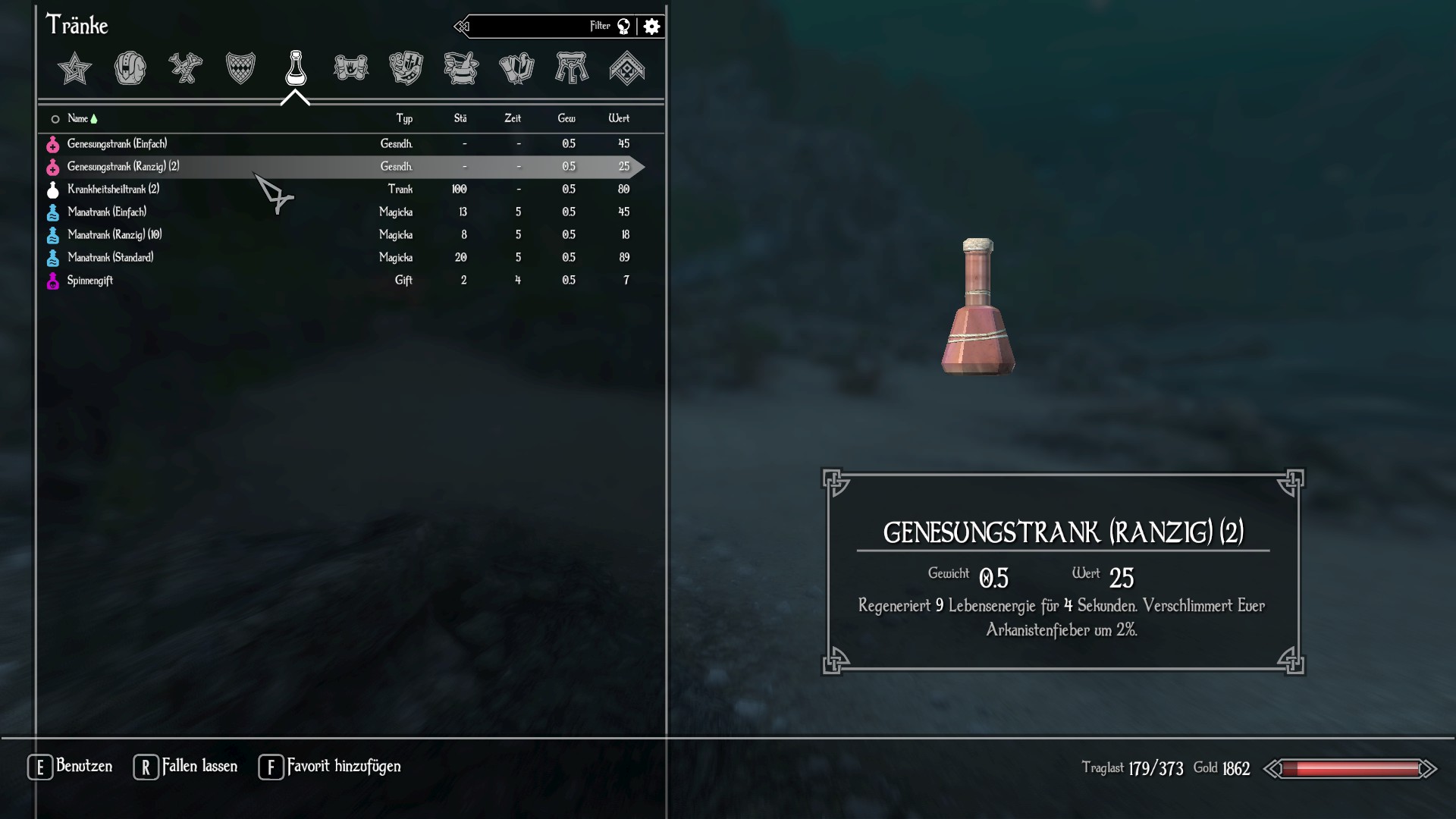Select Manatrank (Standard) from the list
The width and height of the screenshot is (1456, 819).
(110, 258)
